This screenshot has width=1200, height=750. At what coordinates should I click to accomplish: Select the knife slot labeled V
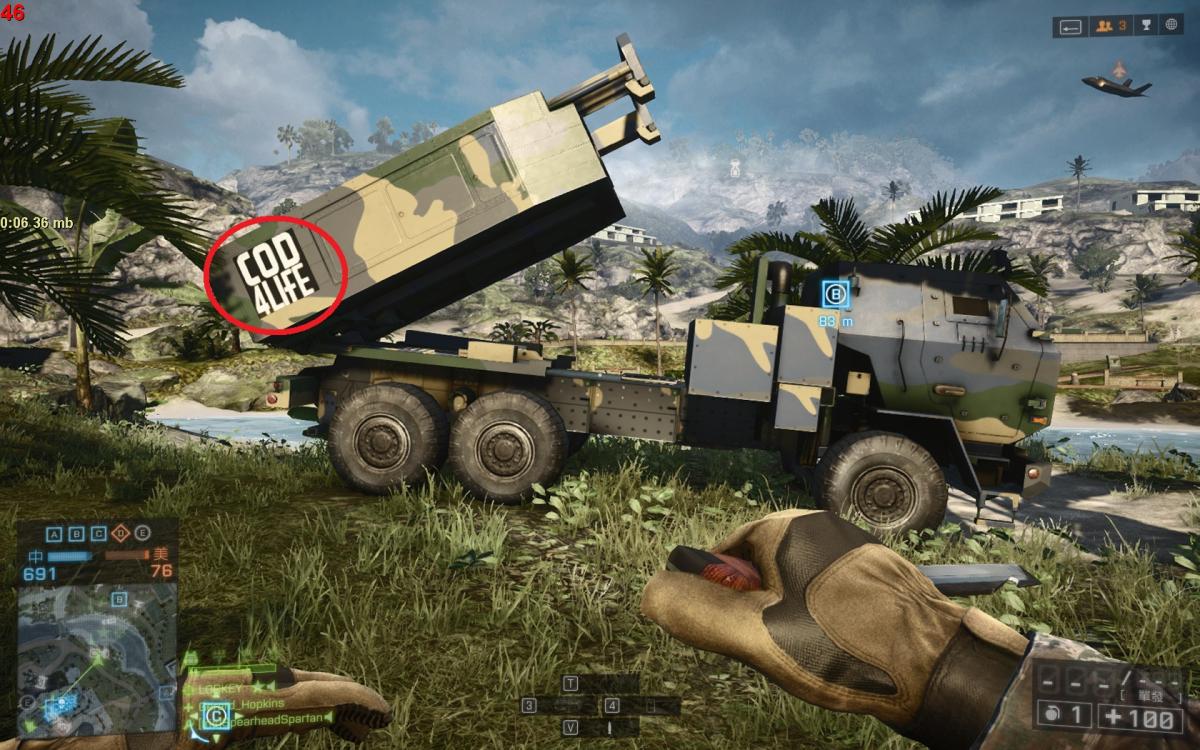571,727
